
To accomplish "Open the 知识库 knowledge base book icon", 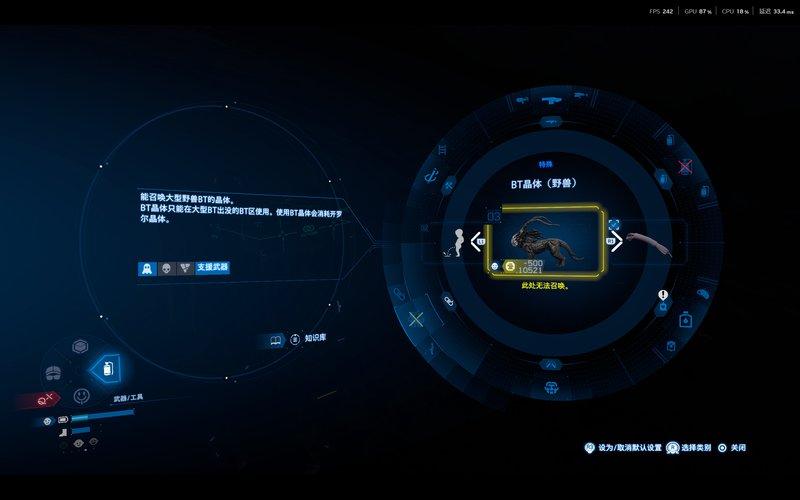I will tap(277, 340).
